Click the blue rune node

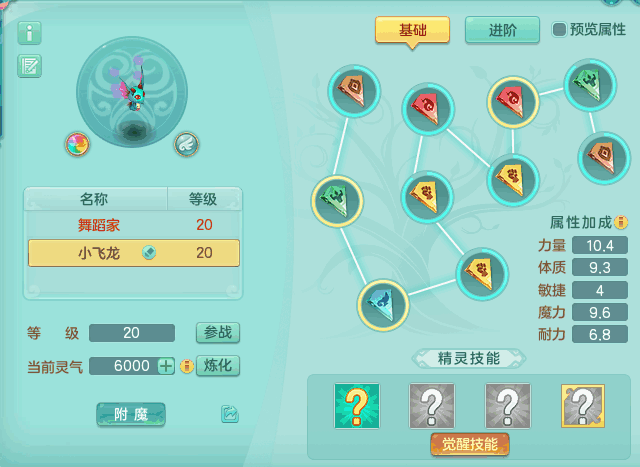[x=383, y=304]
